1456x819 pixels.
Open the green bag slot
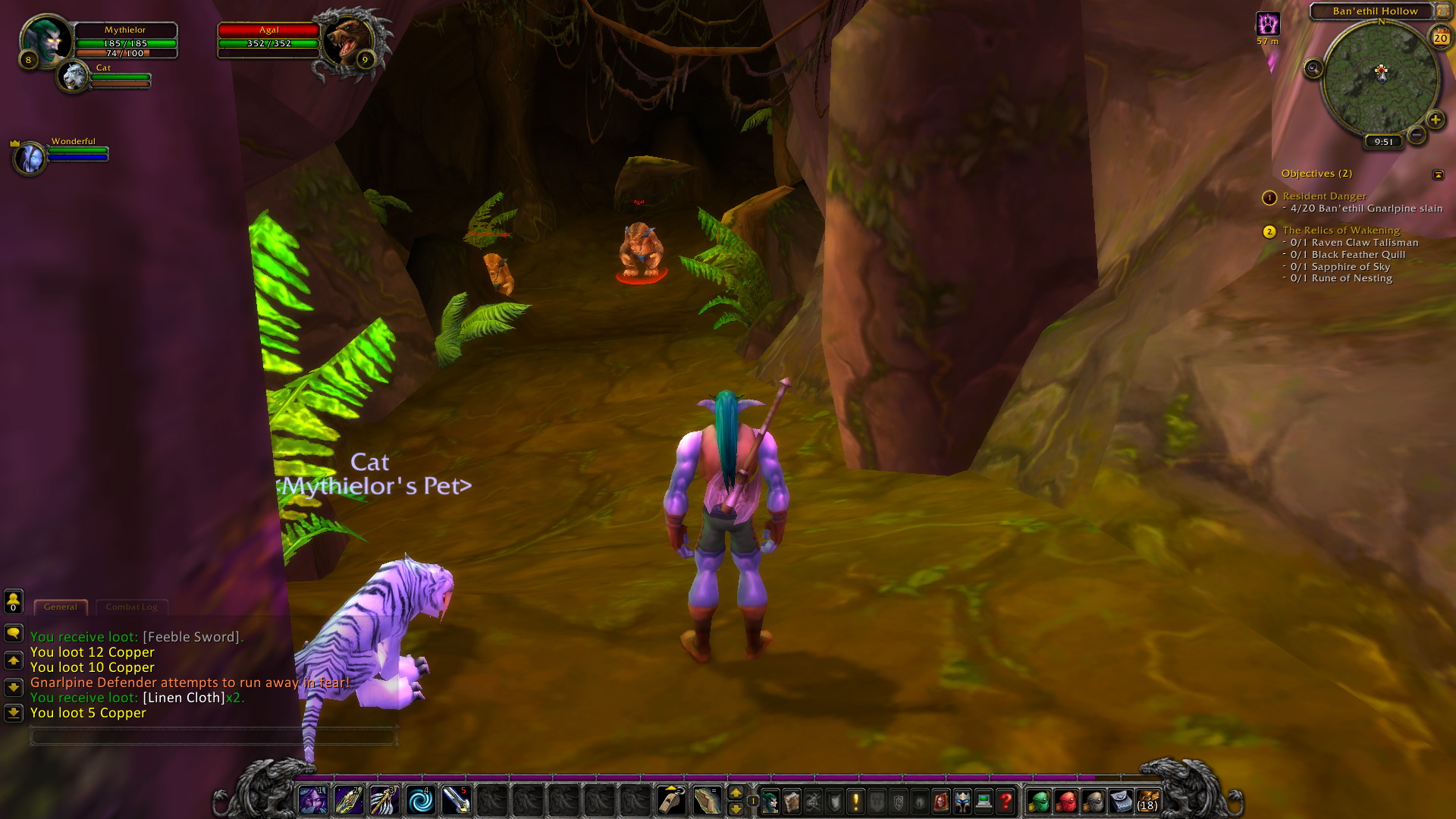1039,801
